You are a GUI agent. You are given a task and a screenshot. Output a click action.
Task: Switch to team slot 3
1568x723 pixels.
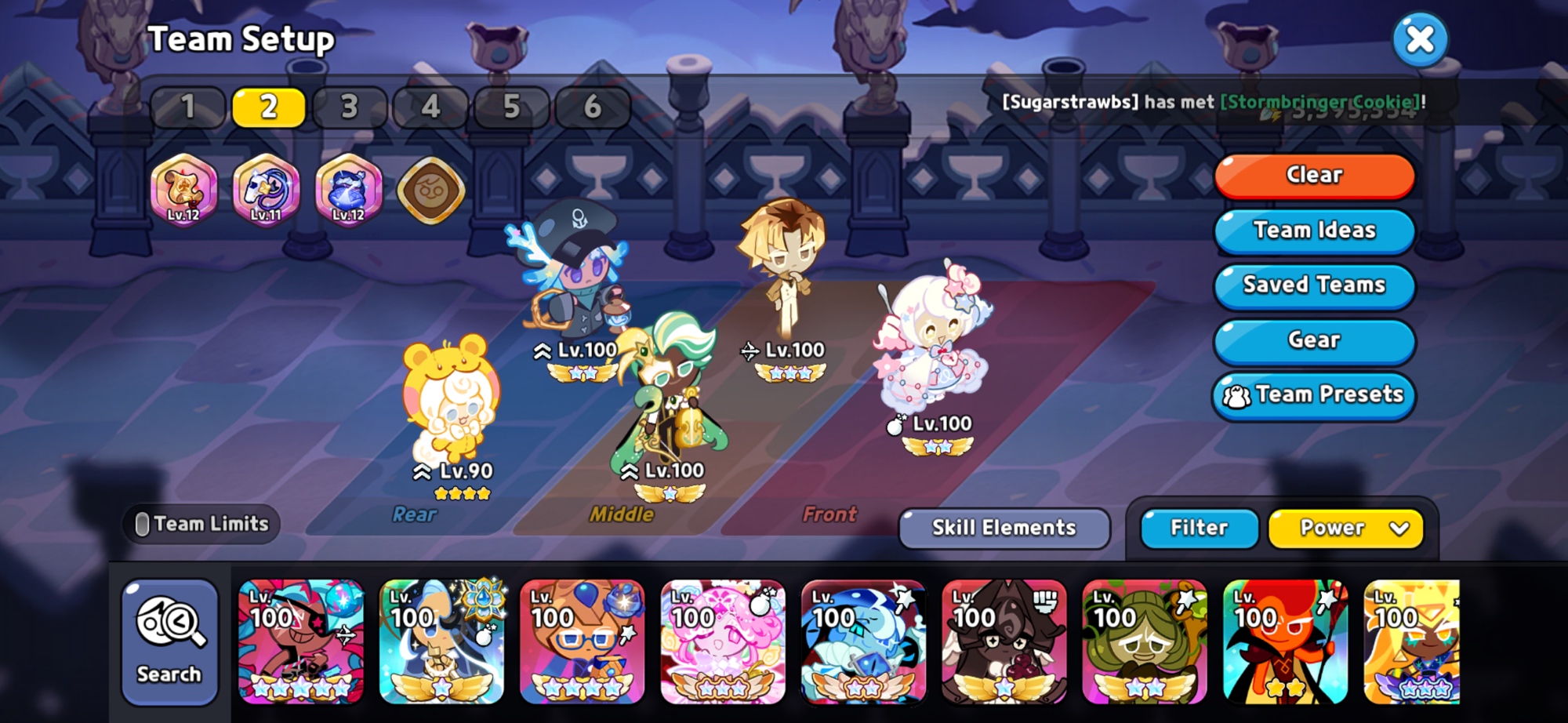click(x=350, y=107)
